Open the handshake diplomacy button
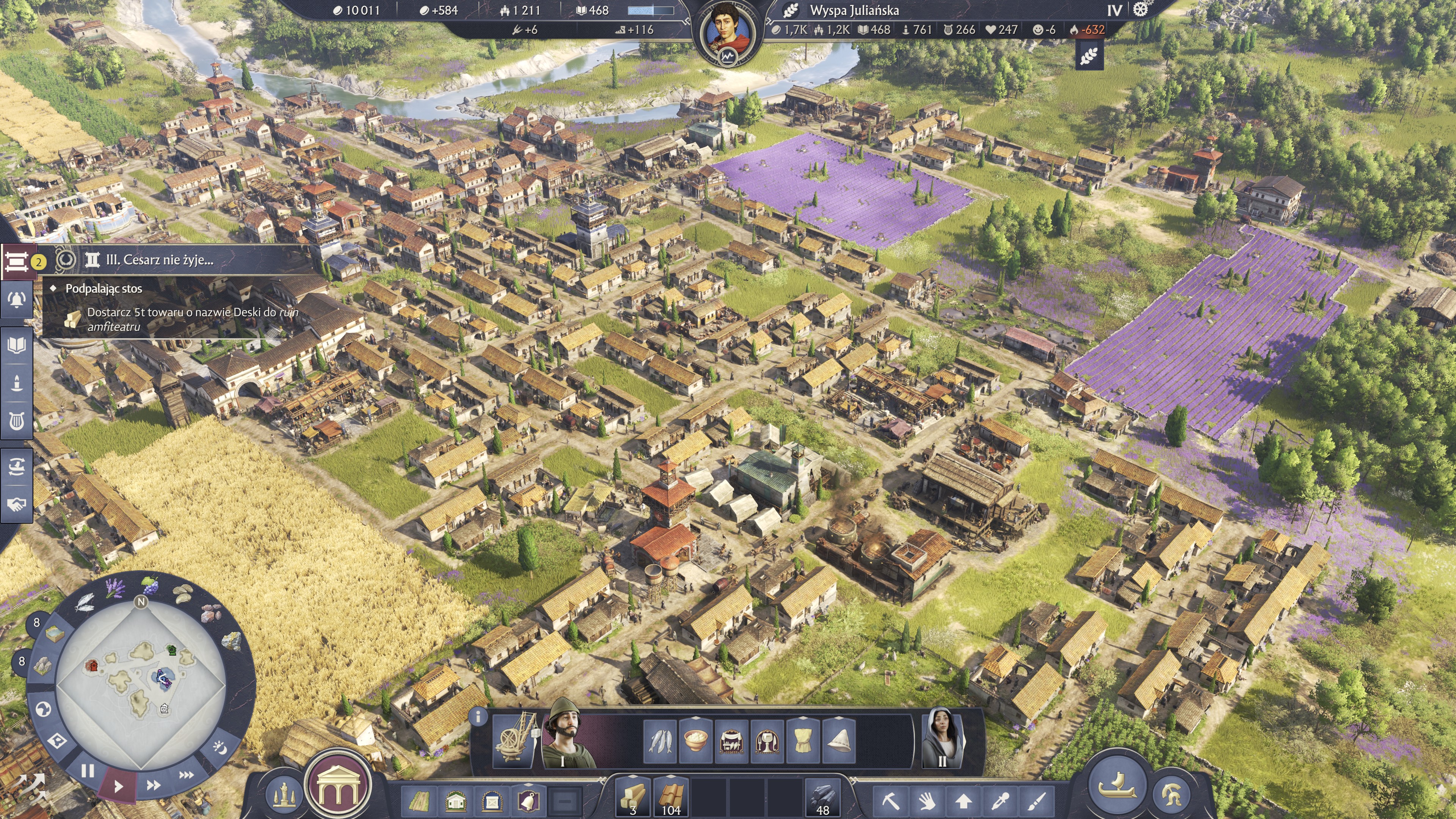1456x819 pixels. click(x=17, y=504)
